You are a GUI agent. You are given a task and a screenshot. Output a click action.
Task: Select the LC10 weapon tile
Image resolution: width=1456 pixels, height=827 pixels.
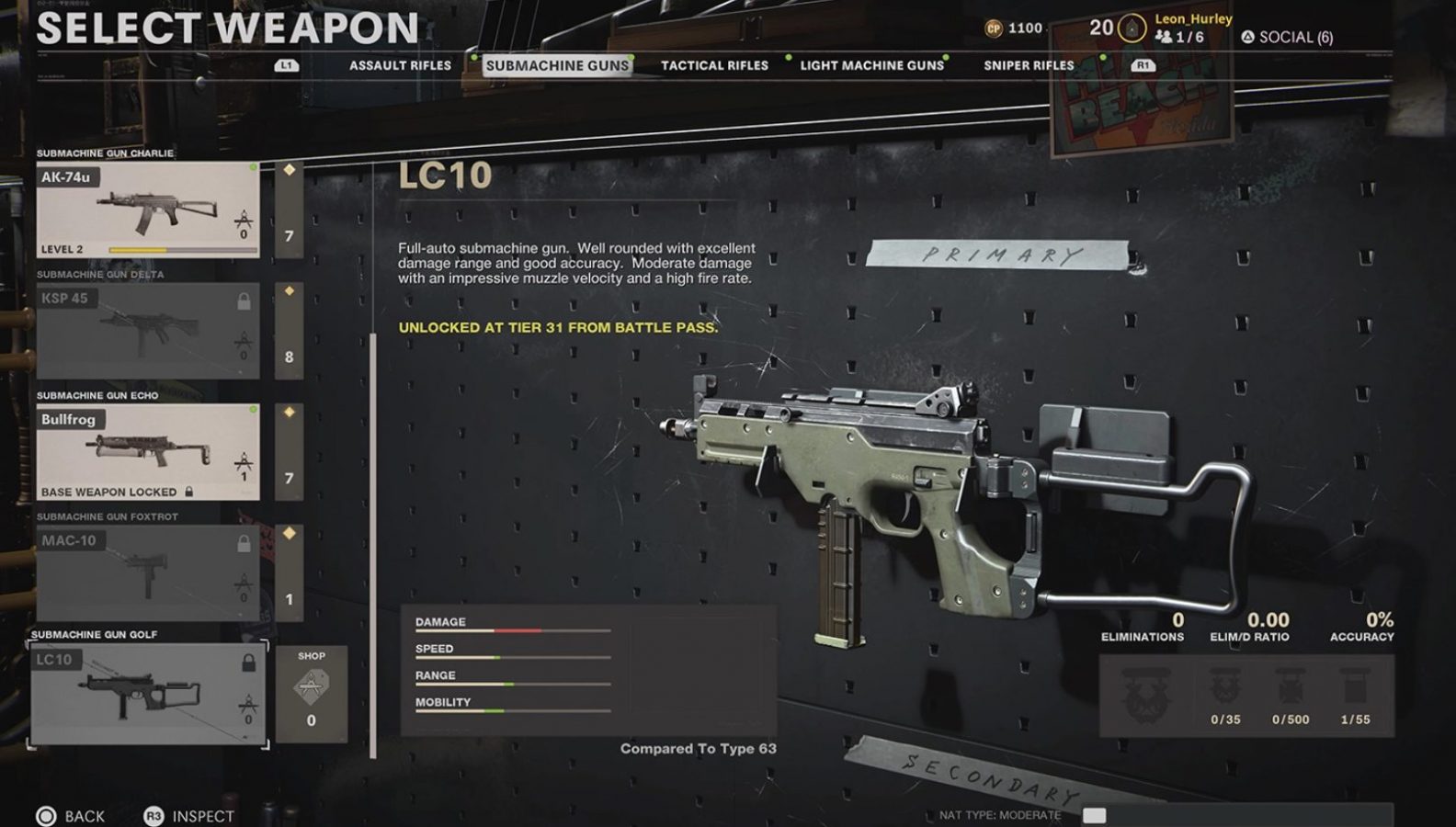point(148,694)
